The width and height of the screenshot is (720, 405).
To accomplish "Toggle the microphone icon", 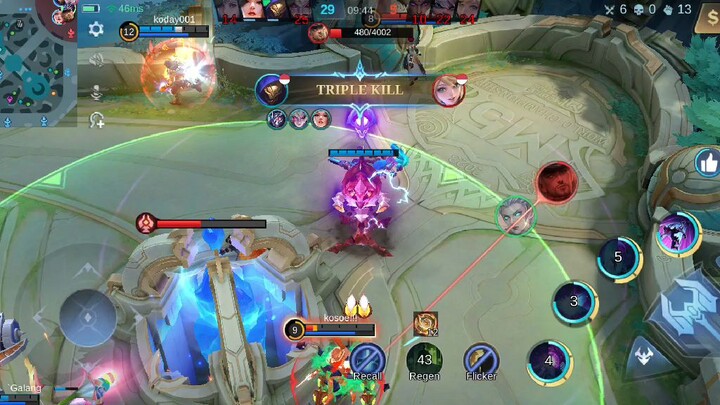I will click(x=97, y=91).
